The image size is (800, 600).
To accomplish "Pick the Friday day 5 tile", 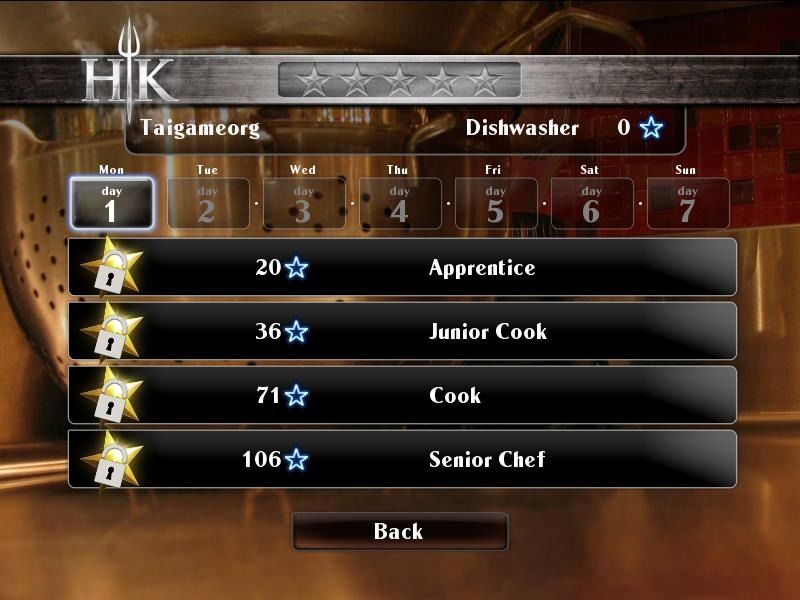I will point(495,203).
